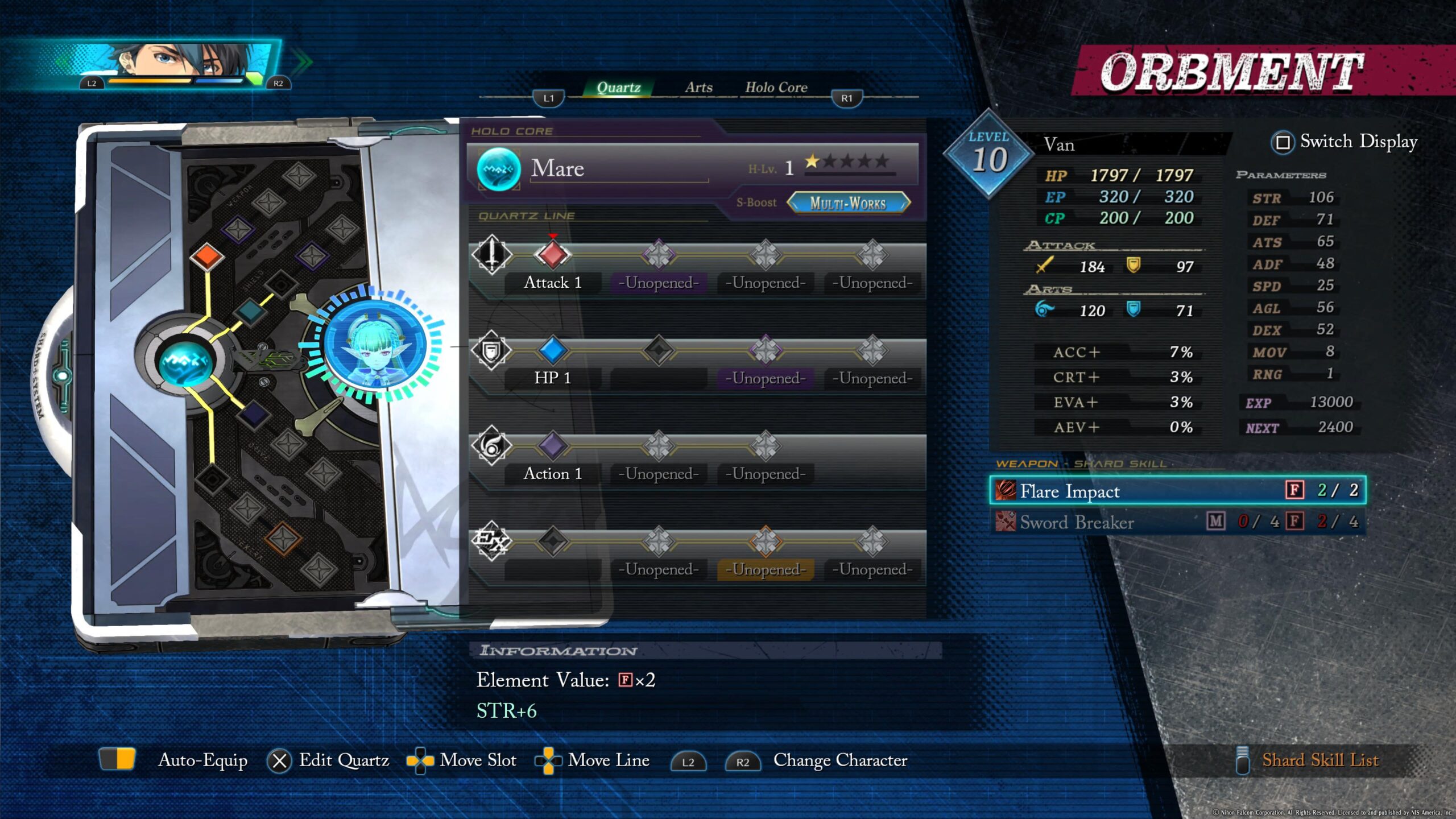This screenshot has width=1456, height=819.
Task: Switch to the Arts tab
Action: [x=698, y=88]
